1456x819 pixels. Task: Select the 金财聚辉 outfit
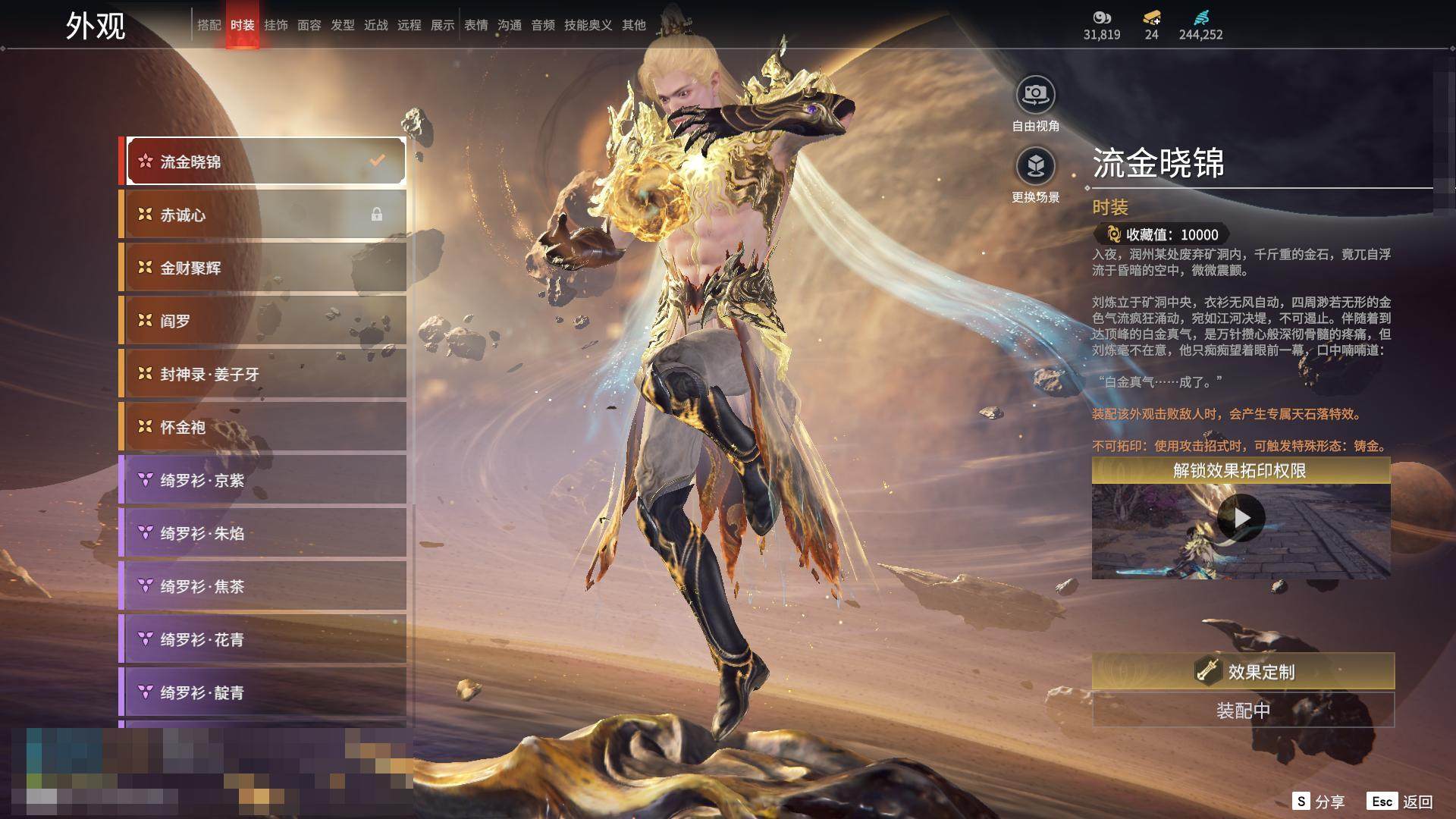tap(264, 268)
